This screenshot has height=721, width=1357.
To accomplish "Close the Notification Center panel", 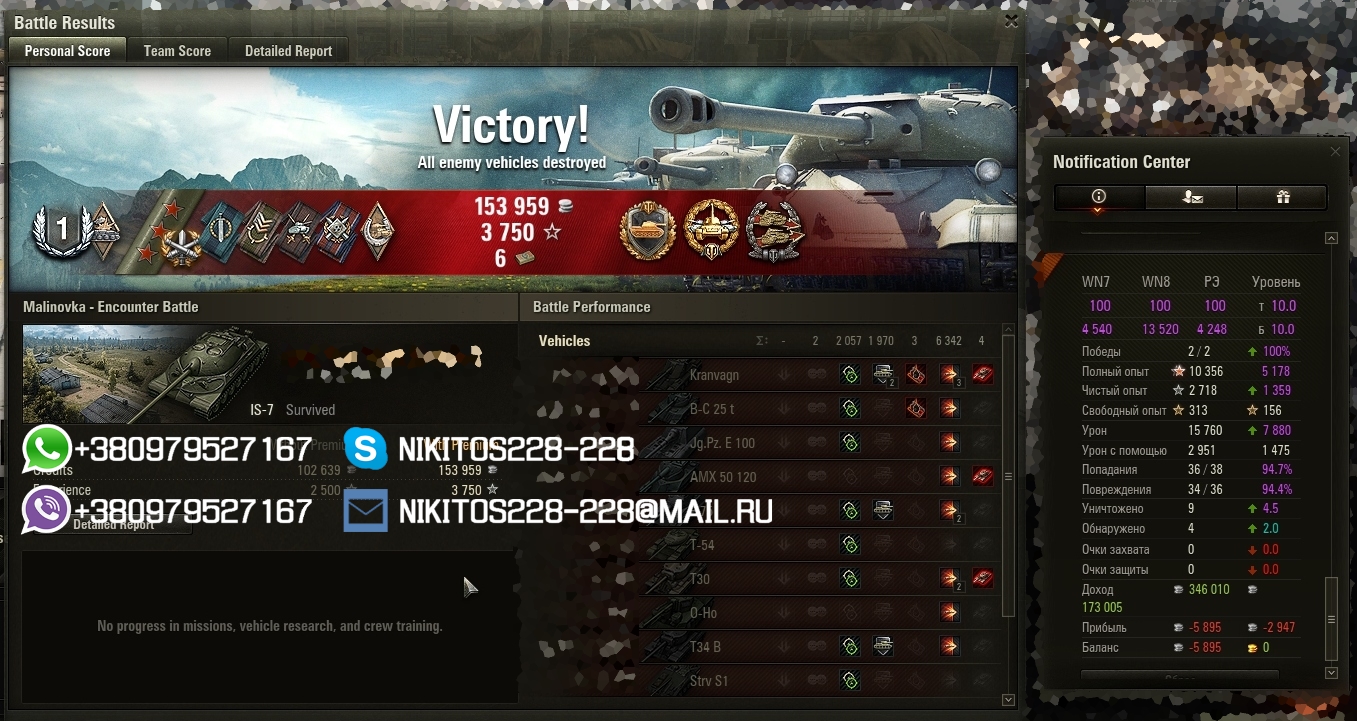I will pos(1335,152).
